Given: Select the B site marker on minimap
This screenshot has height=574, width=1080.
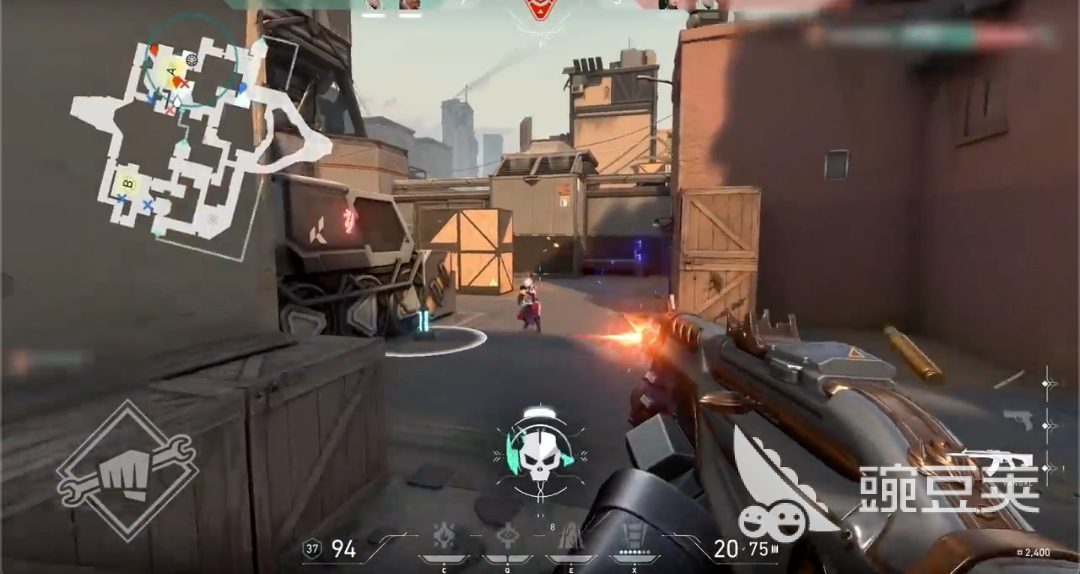Looking at the screenshot, I should [127, 183].
